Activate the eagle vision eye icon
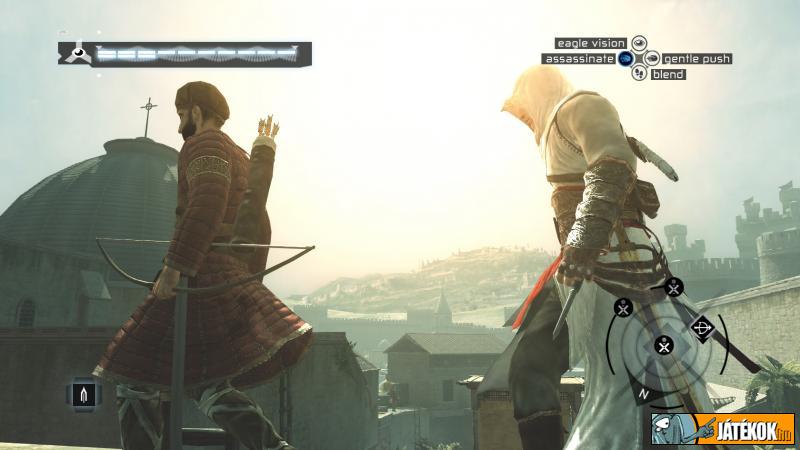Screen dimensions: 800x450 coord(639,43)
